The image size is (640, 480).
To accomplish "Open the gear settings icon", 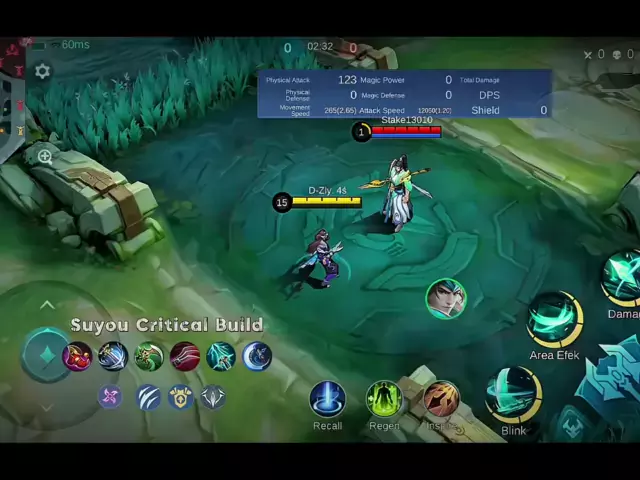I will click(x=42, y=71).
